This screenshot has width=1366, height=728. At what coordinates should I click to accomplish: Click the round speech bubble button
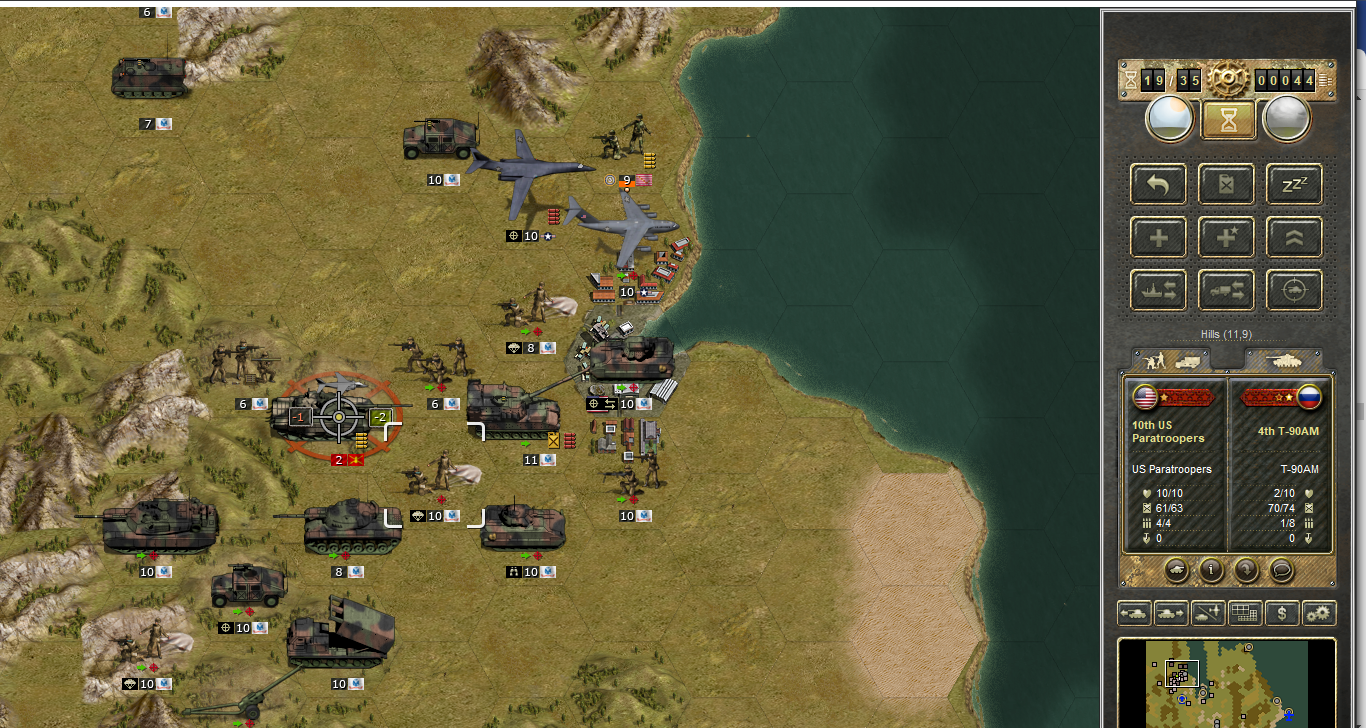pos(1281,570)
